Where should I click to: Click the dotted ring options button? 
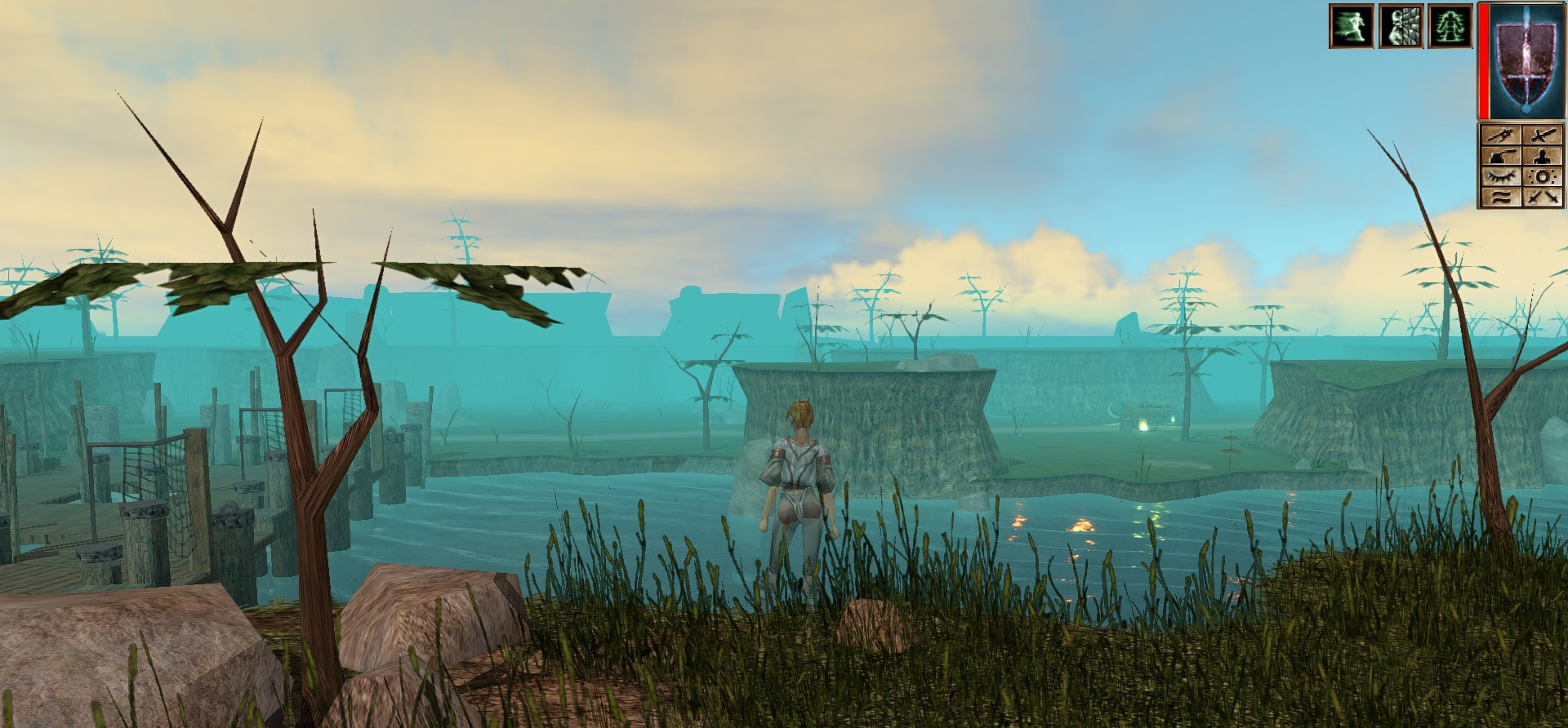(x=1543, y=176)
